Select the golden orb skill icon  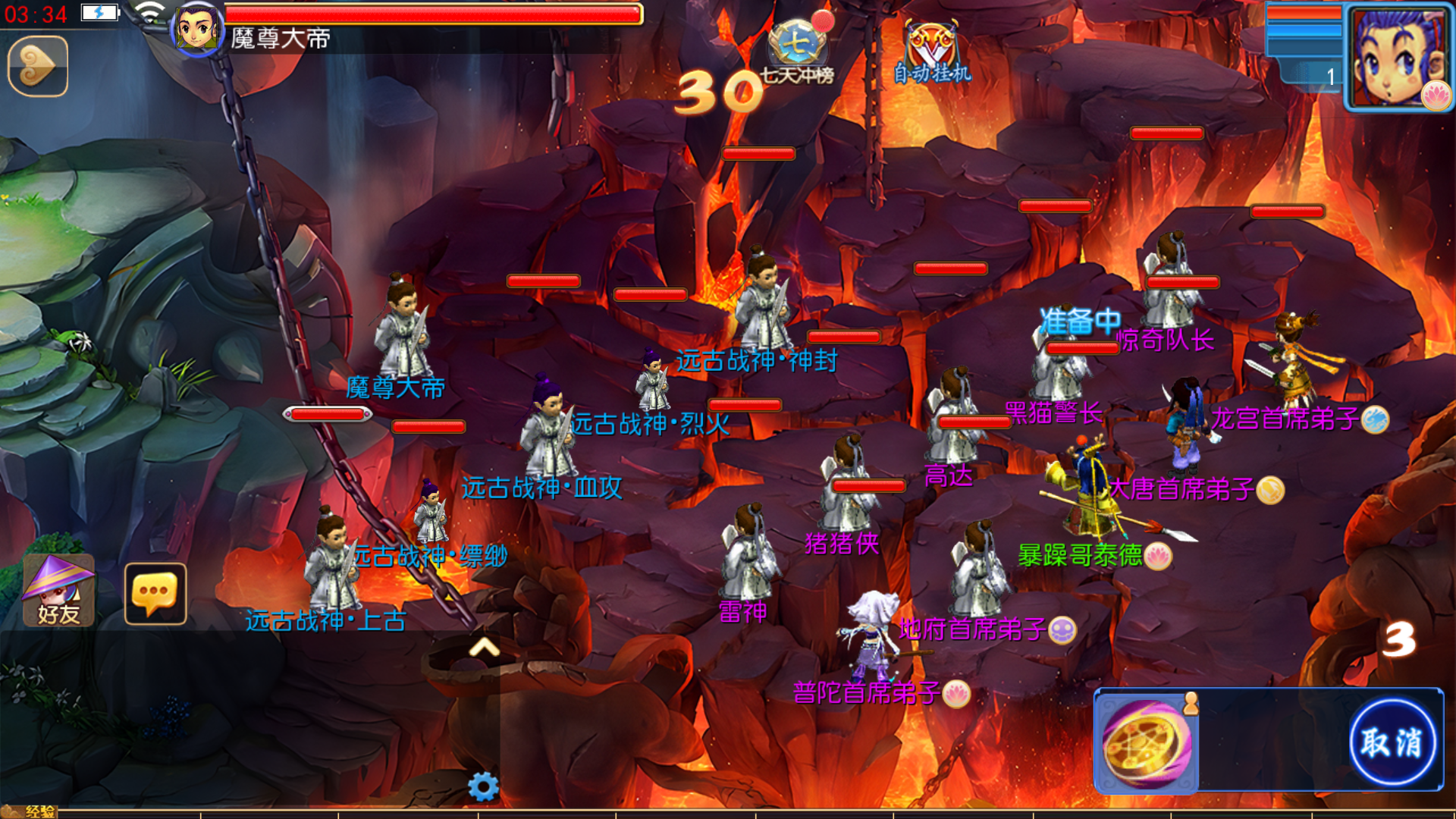pos(1146,742)
